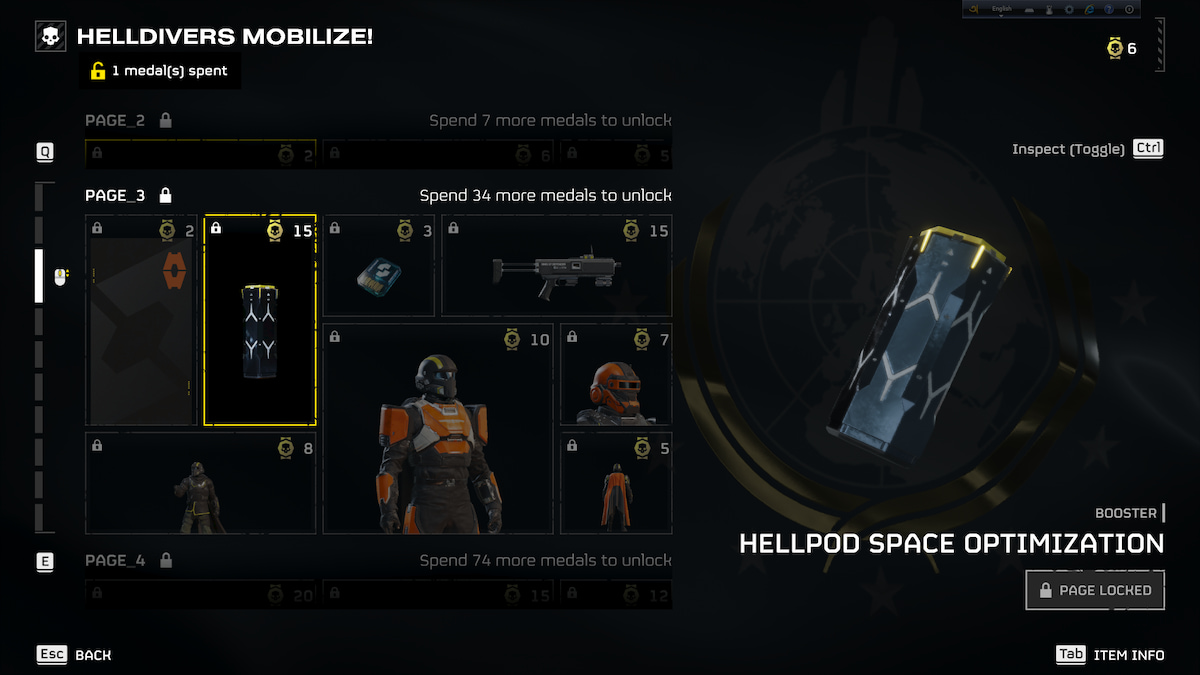Pick the orange helmet costing 7 medals
The height and width of the screenshot is (675, 1200).
coord(616,374)
